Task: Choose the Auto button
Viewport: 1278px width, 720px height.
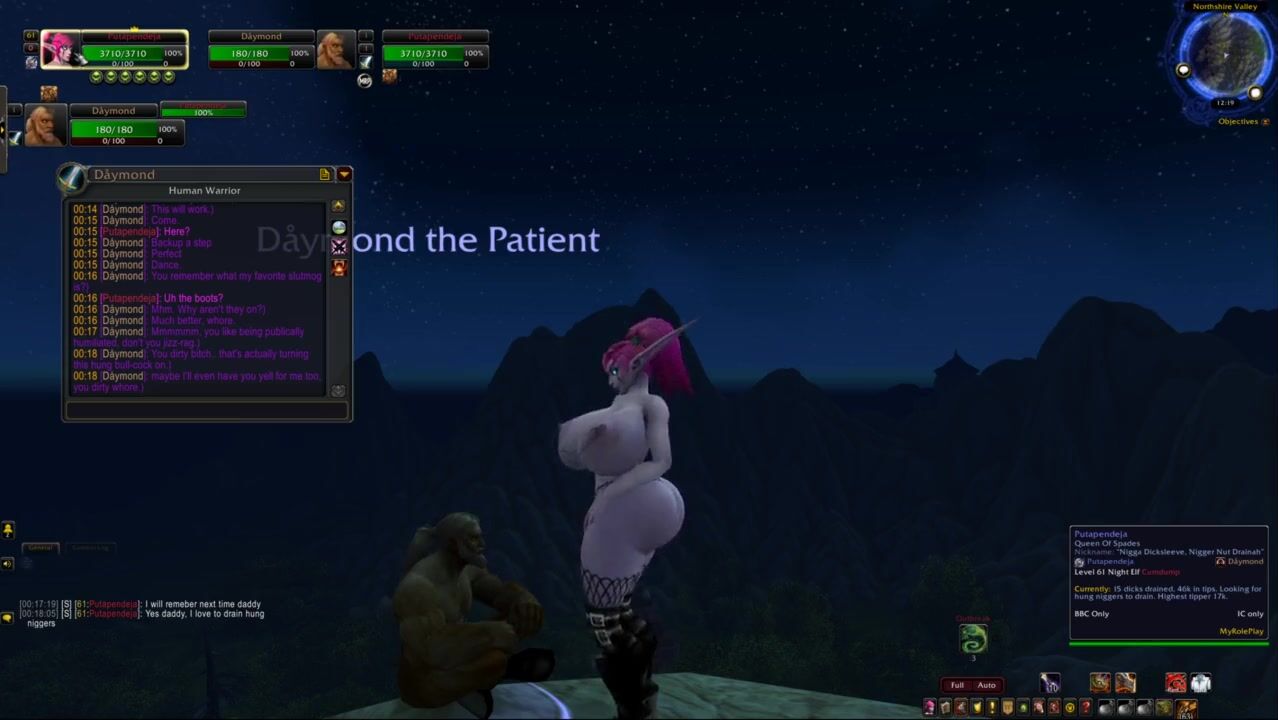Action: [x=987, y=685]
